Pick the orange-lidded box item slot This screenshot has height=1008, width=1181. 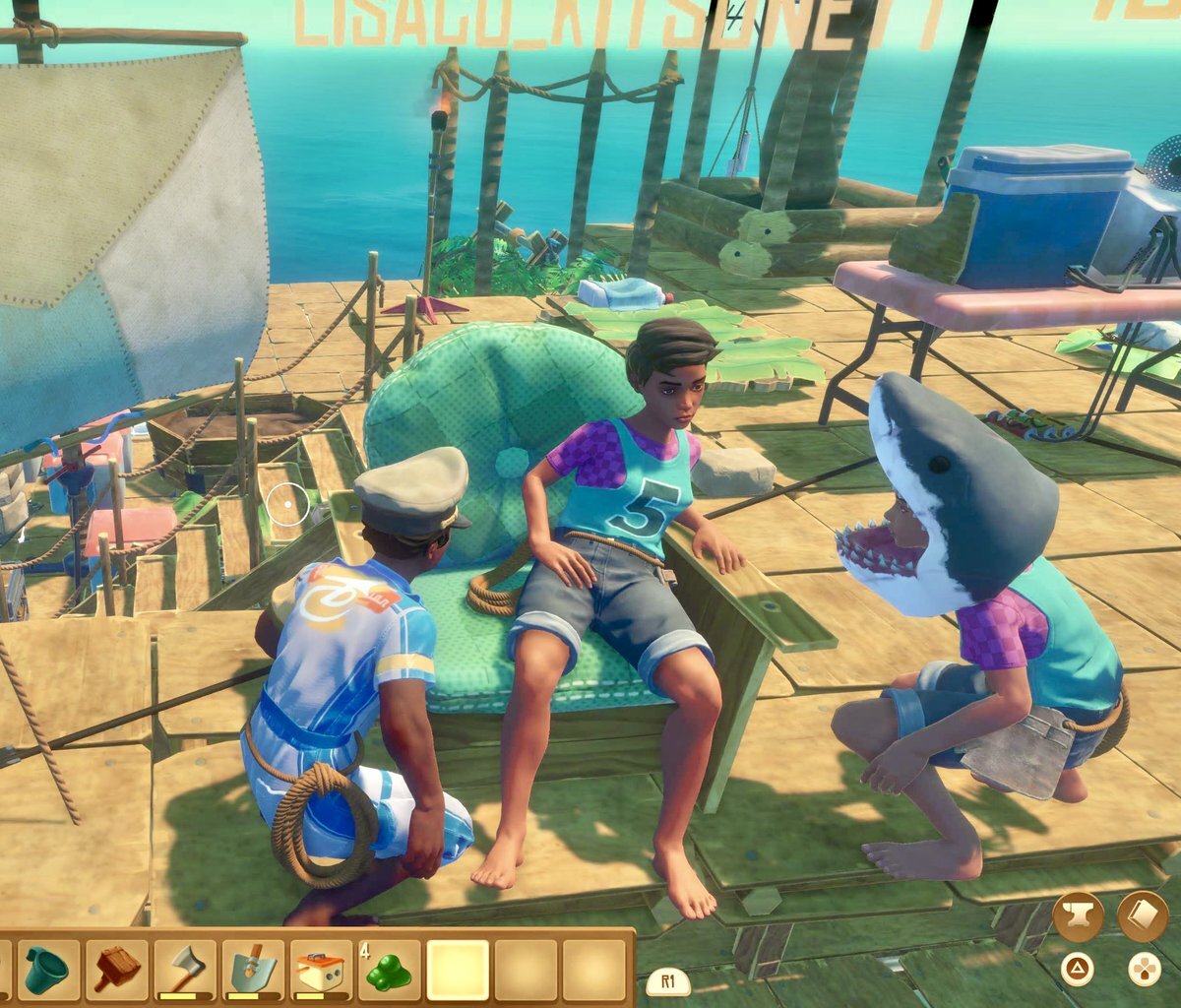point(321,970)
